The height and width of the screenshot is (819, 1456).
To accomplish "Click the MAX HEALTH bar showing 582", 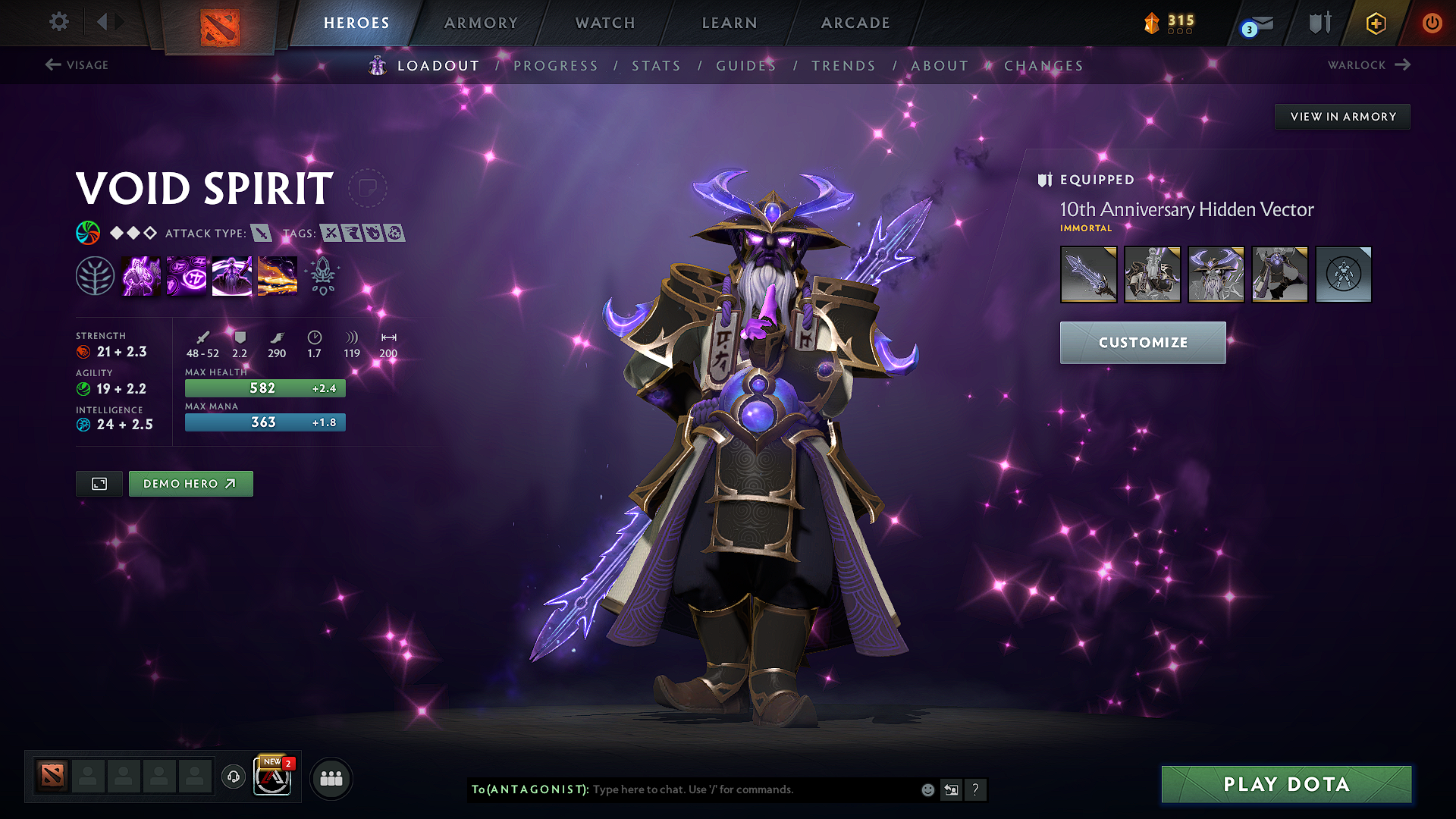I will [x=264, y=388].
